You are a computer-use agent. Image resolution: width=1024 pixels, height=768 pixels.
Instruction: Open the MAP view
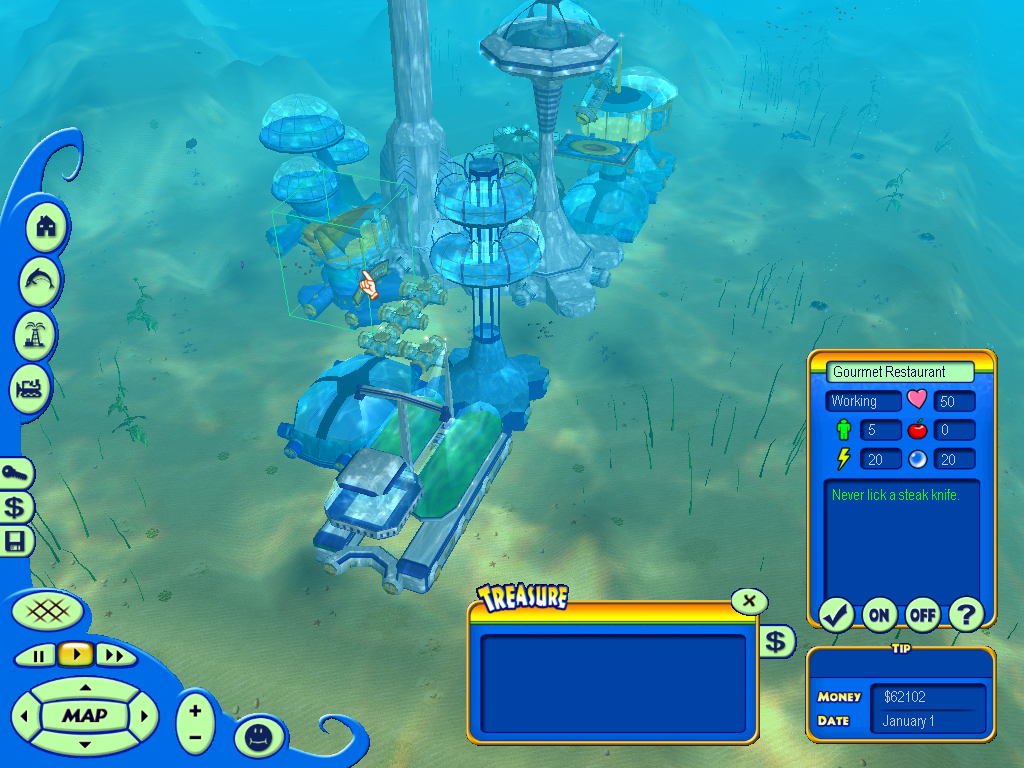(84, 716)
